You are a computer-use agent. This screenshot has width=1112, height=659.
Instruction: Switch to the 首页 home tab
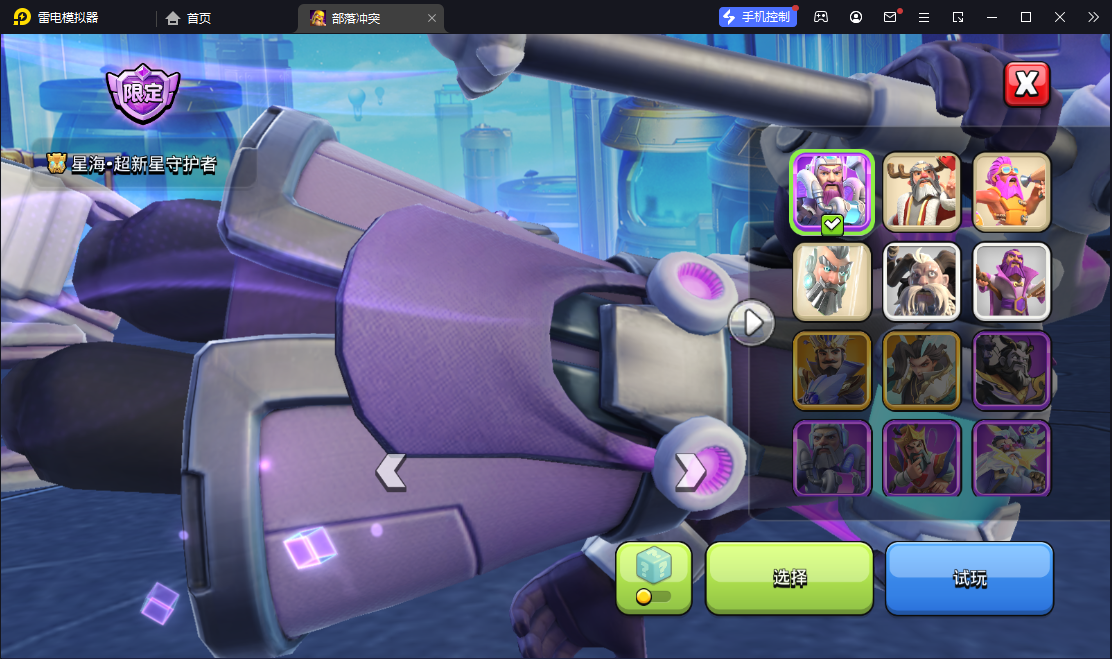189,18
